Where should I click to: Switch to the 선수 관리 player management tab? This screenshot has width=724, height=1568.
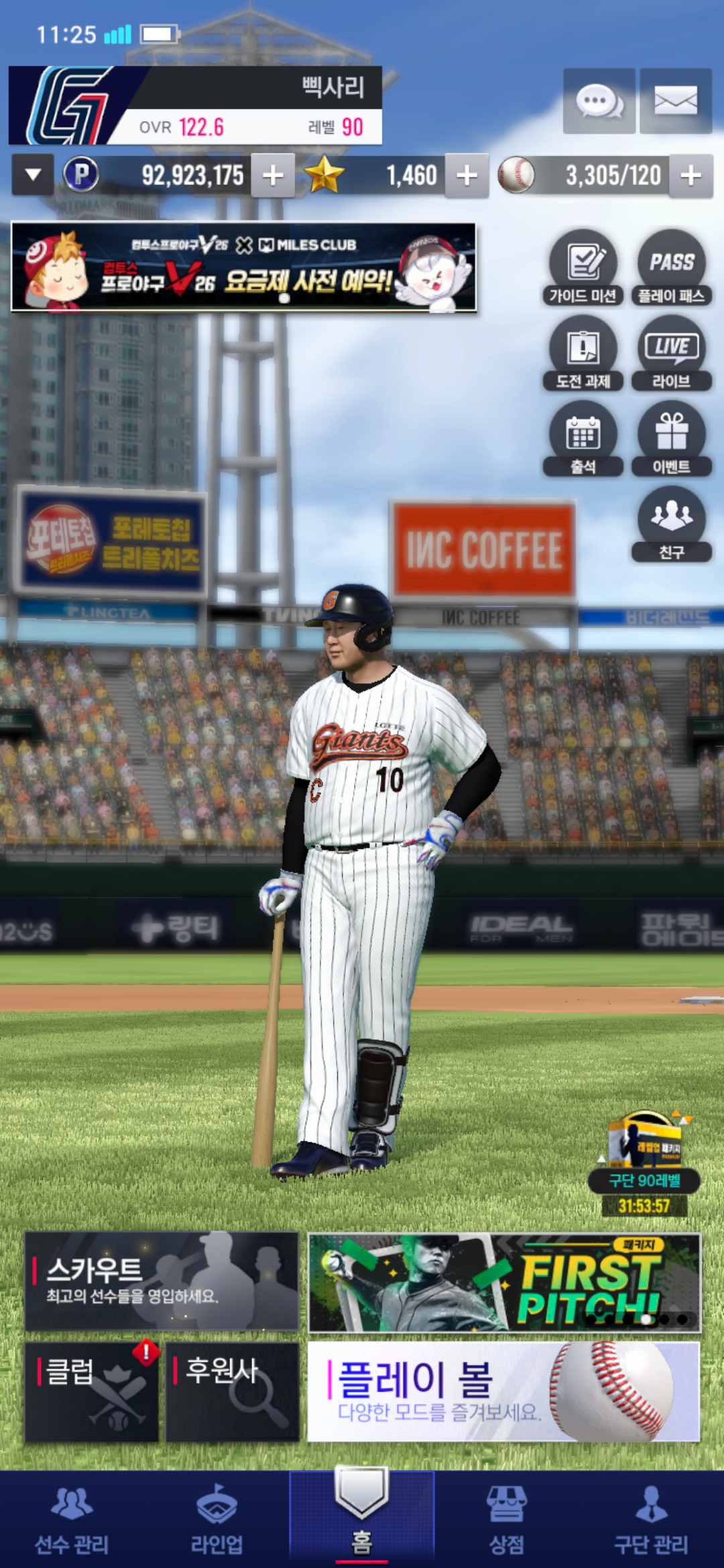(x=72, y=1521)
